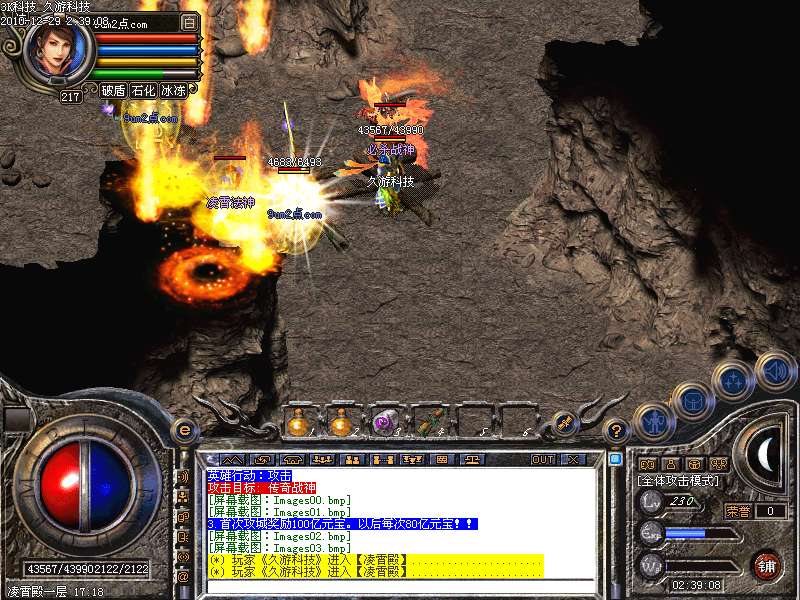Open the bag inventory round button
Image resolution: width=800 pixels, height=600 pixels.
[692, 402]
